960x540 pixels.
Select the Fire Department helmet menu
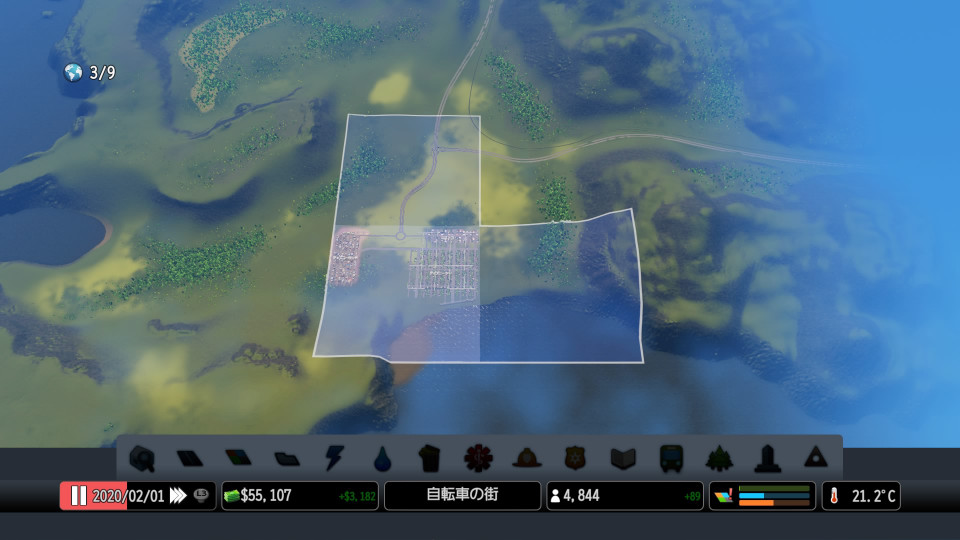point(527,458)
